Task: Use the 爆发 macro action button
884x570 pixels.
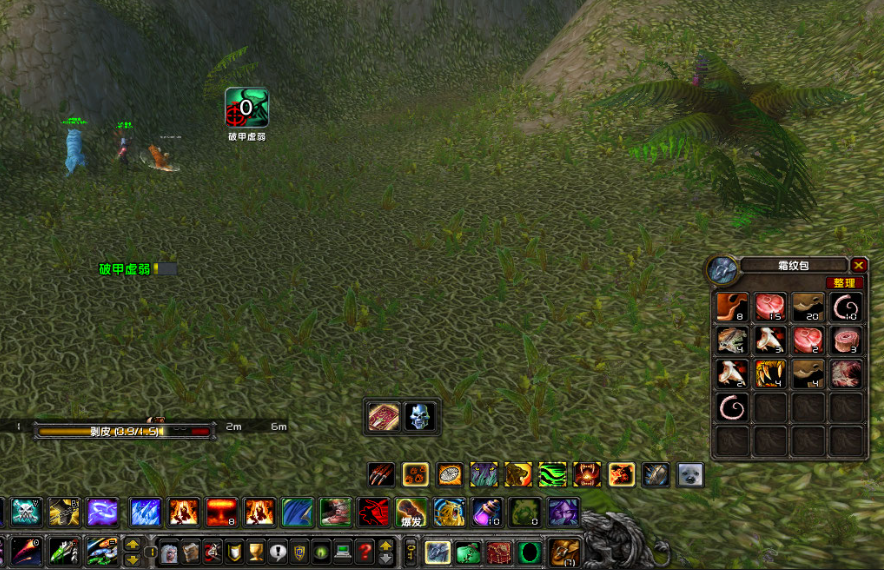Action: click(411, 512)
